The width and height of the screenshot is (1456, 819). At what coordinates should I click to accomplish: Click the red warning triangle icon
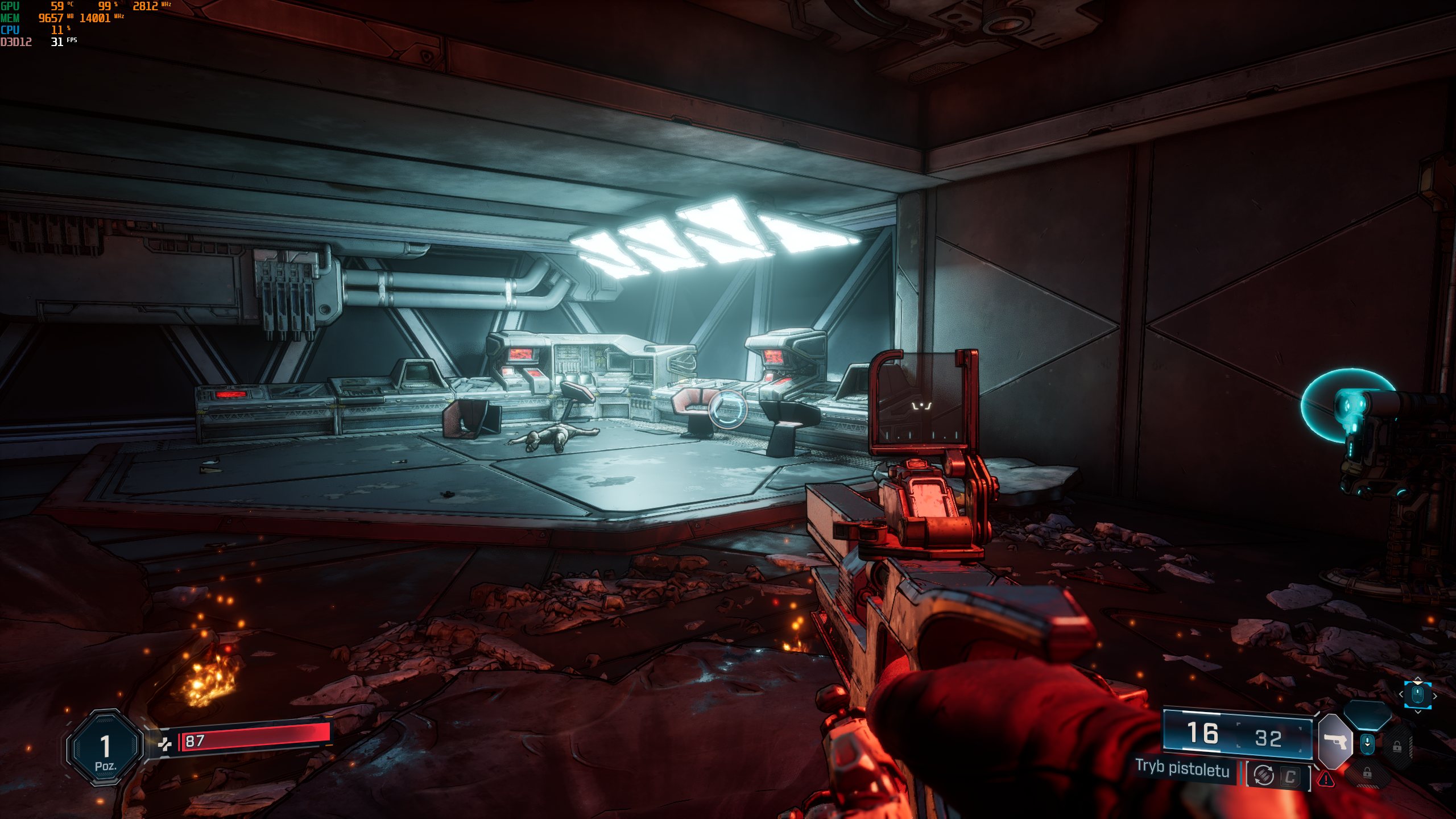1326,779
